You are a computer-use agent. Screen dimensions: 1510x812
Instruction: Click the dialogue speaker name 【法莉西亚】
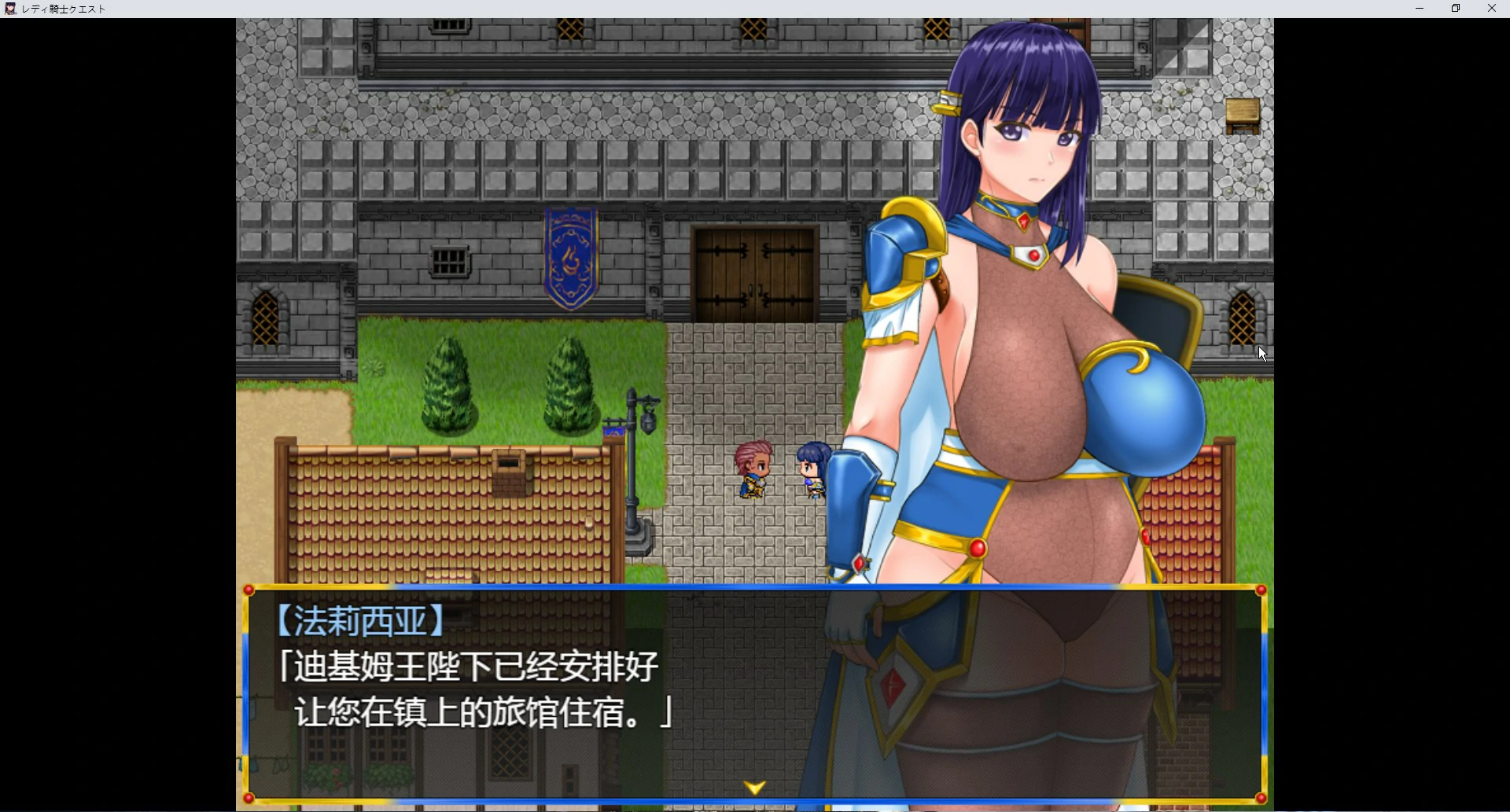[x=362, y=620]
